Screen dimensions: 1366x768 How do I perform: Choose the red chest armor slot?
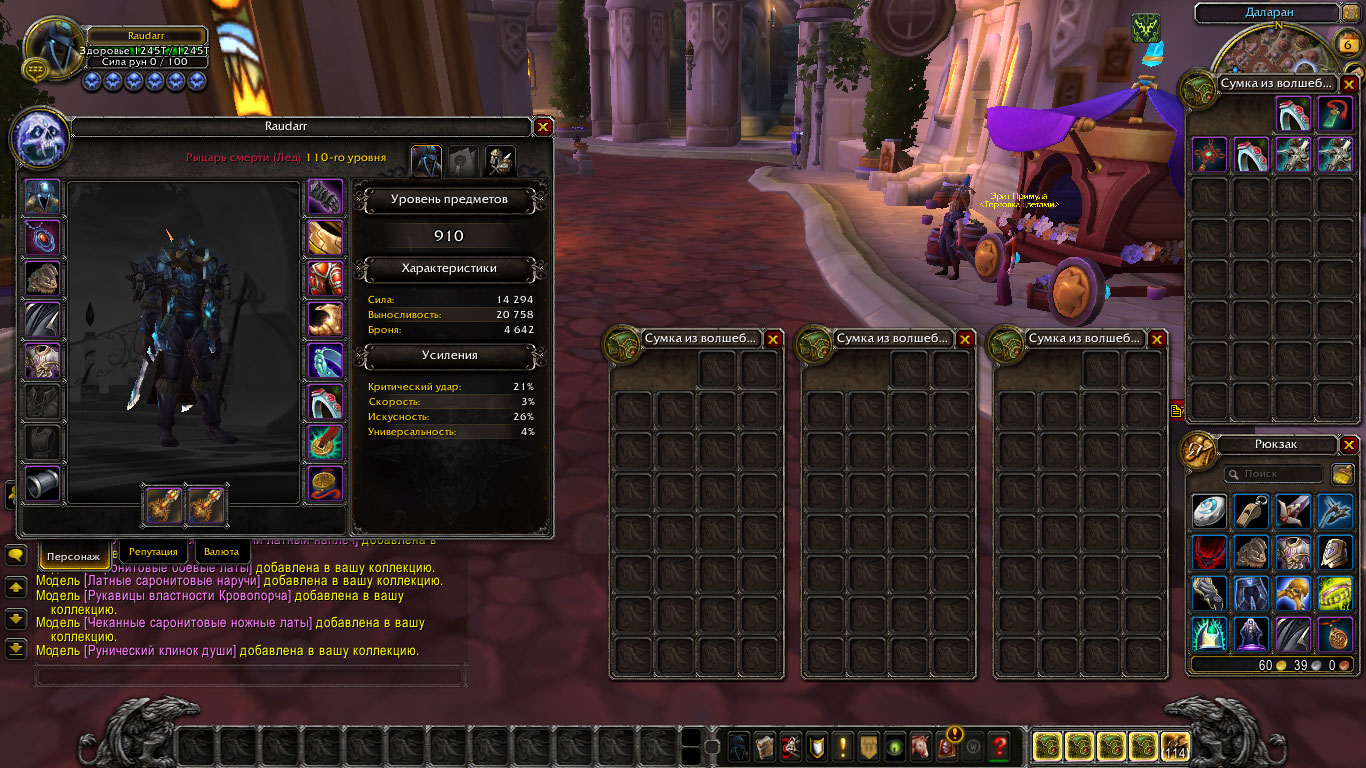coord(325,279)
